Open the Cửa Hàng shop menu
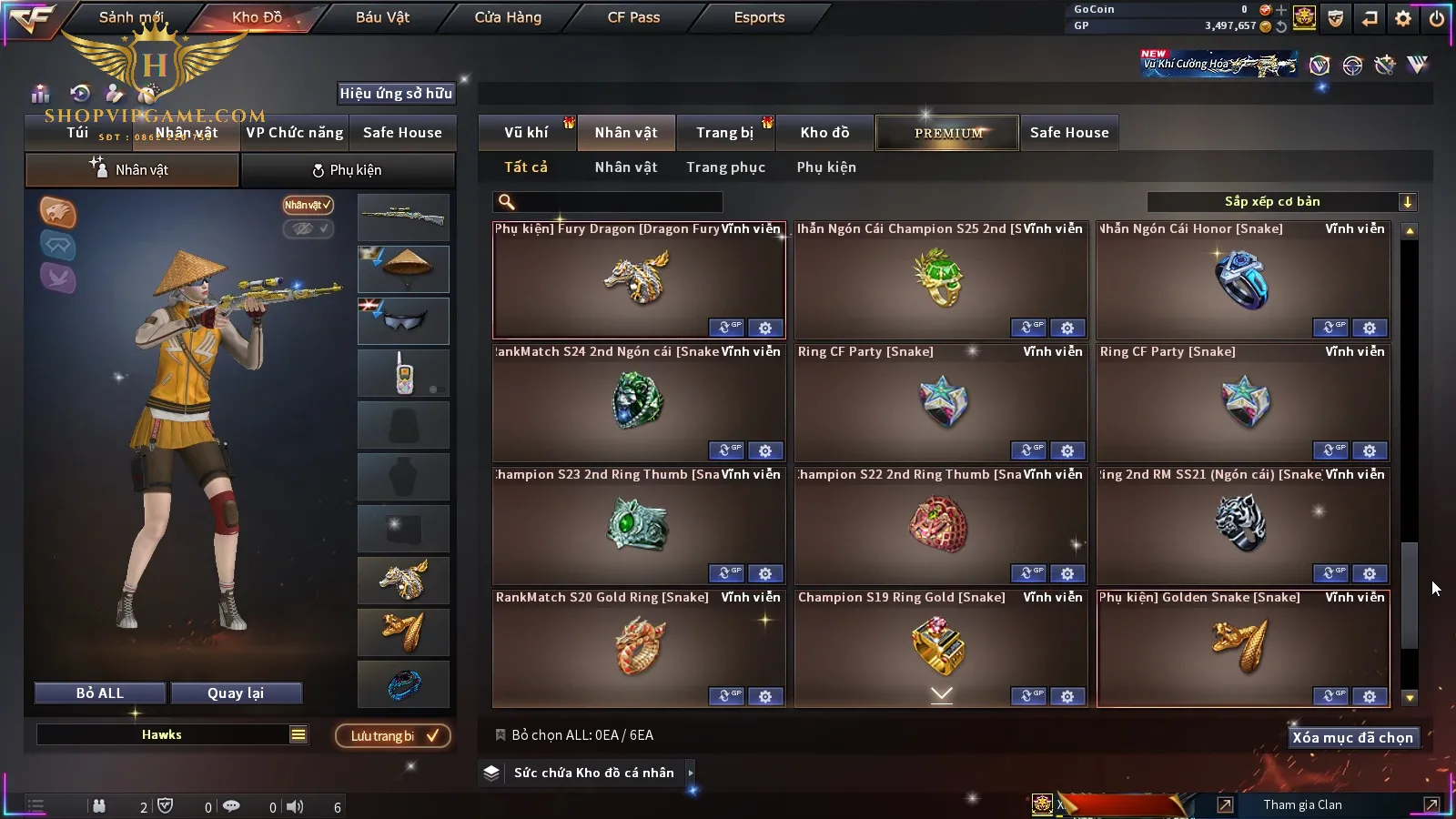The height and width of the screenshot is (819, 1456). pos(508,17)
